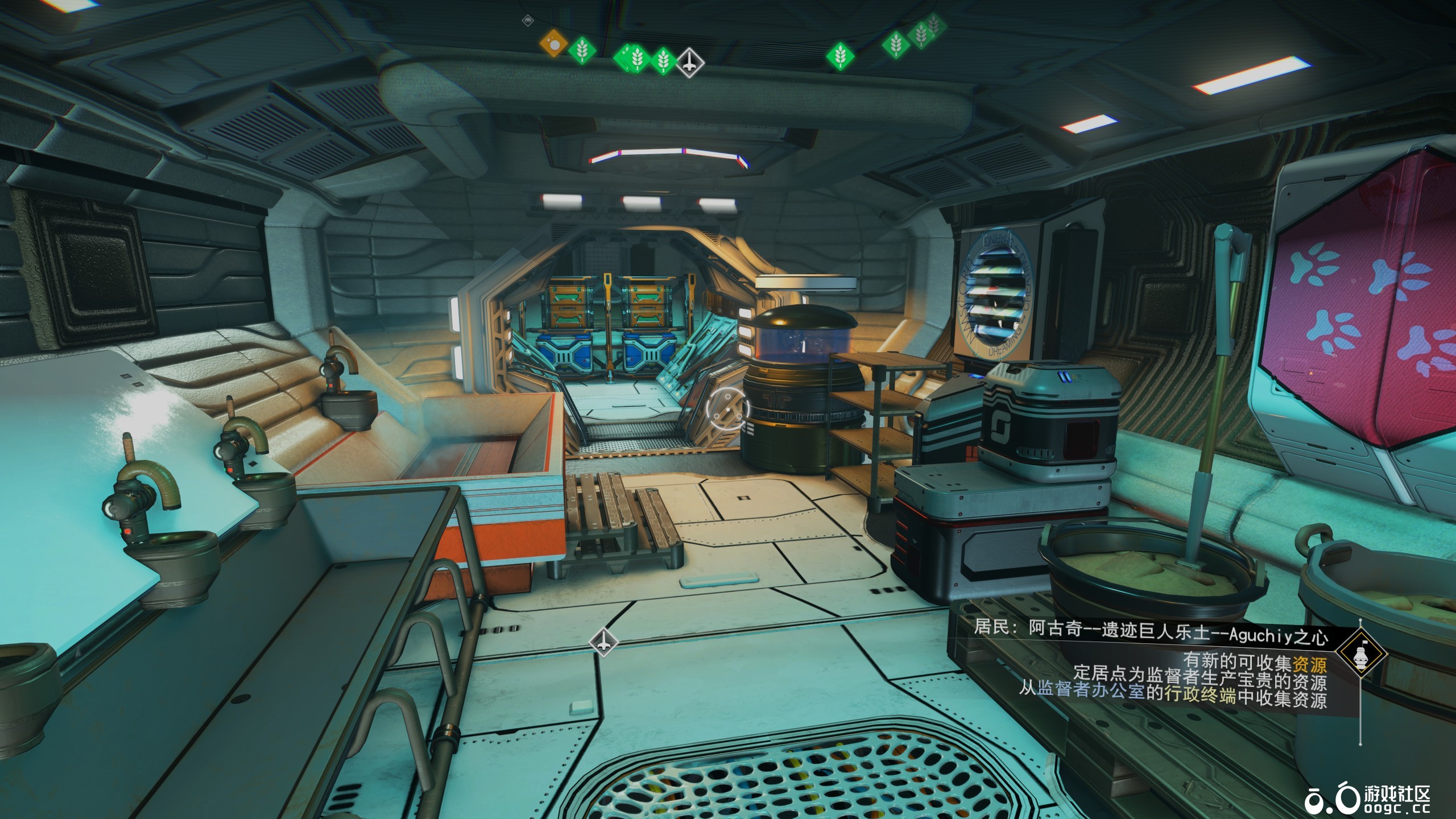Select the starship waypoint diamond over the floor
The height and width of the screenshot is (819, 1456).
coord(603,642)
